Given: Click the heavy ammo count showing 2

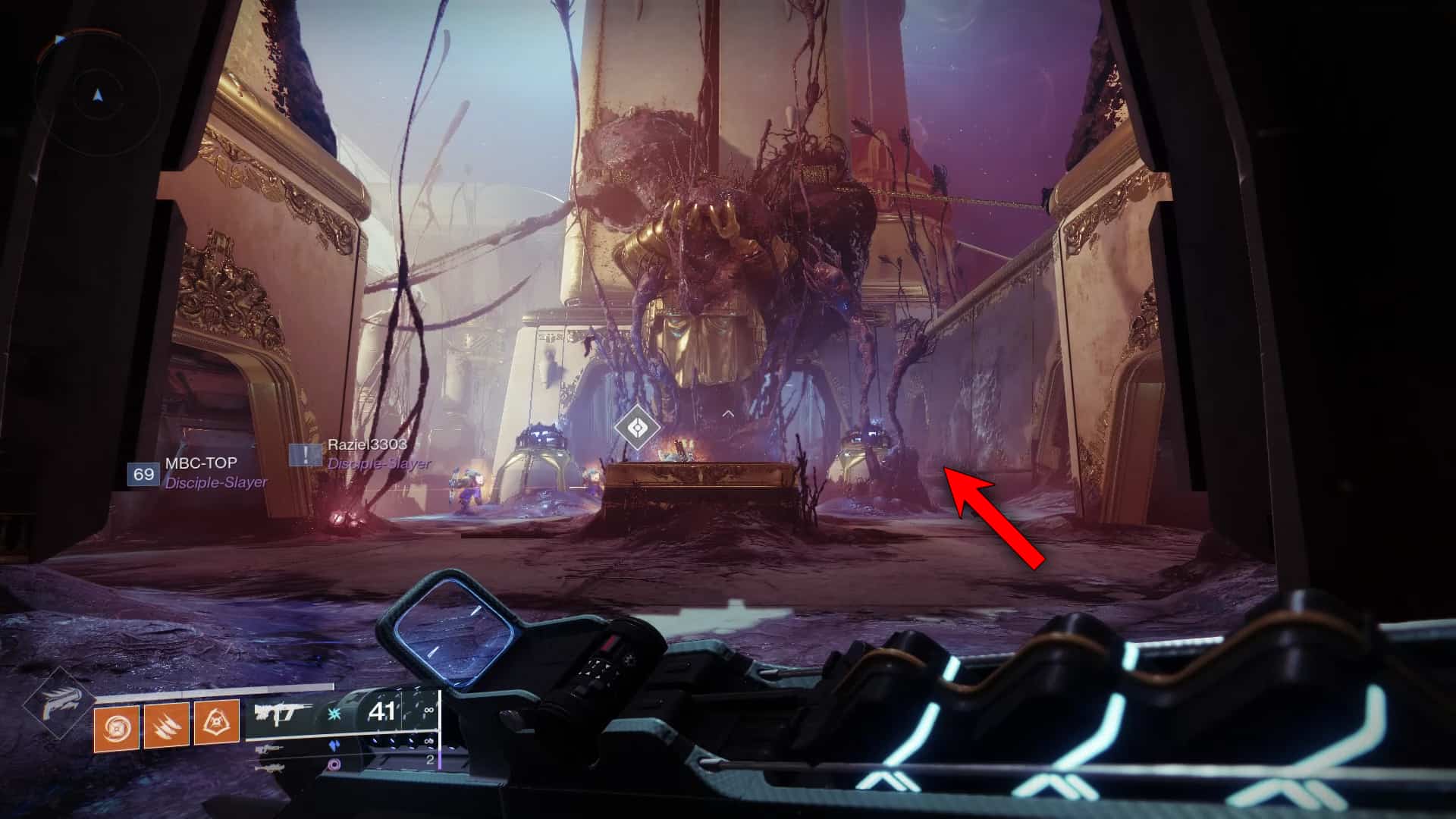Looking at the screenshot, I should click(429, 758).
